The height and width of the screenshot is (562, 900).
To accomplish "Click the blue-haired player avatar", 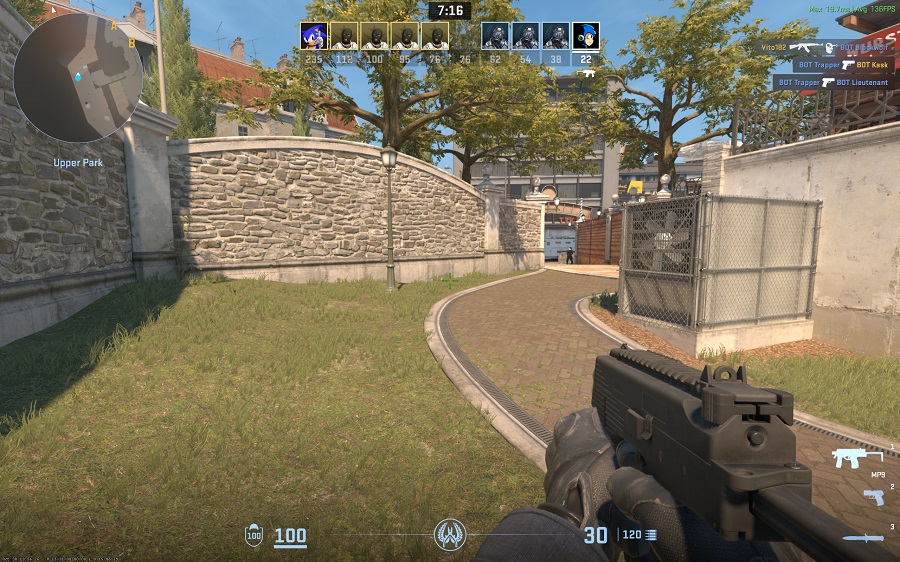I will click(586, 36).
